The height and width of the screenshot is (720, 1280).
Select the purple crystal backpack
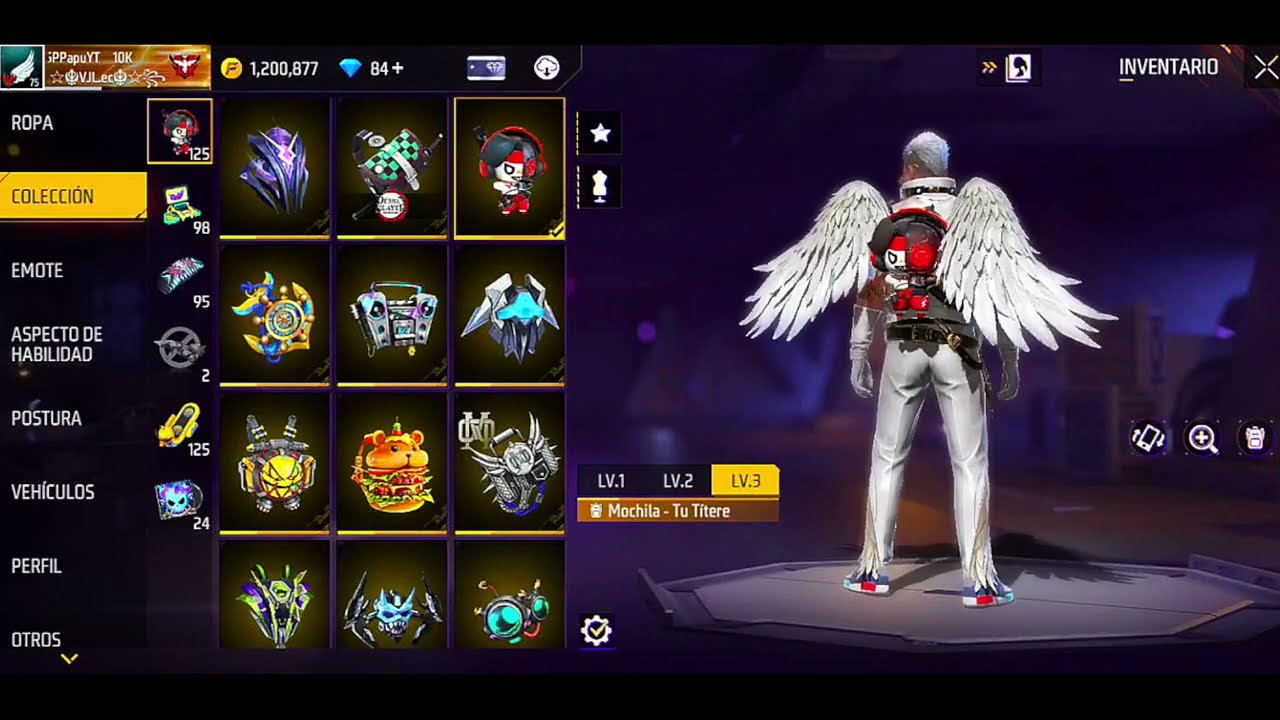274,168
